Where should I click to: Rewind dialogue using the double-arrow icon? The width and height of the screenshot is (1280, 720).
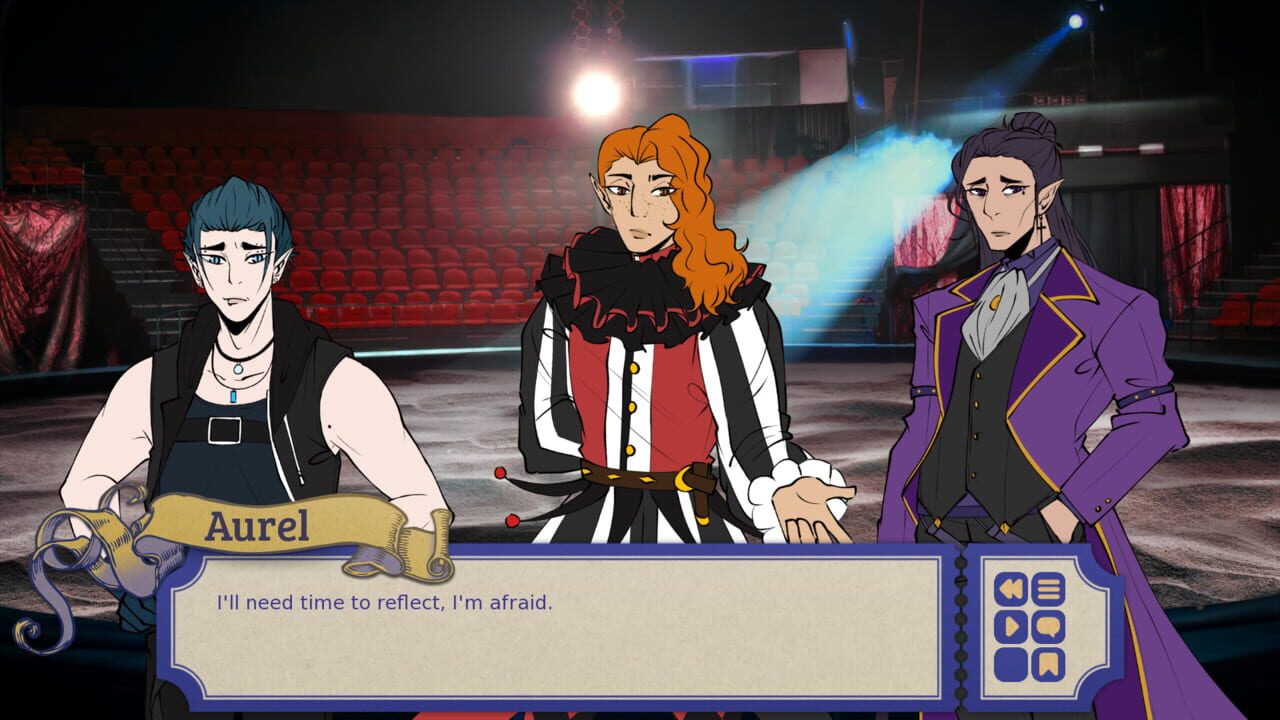point(1010,587)
